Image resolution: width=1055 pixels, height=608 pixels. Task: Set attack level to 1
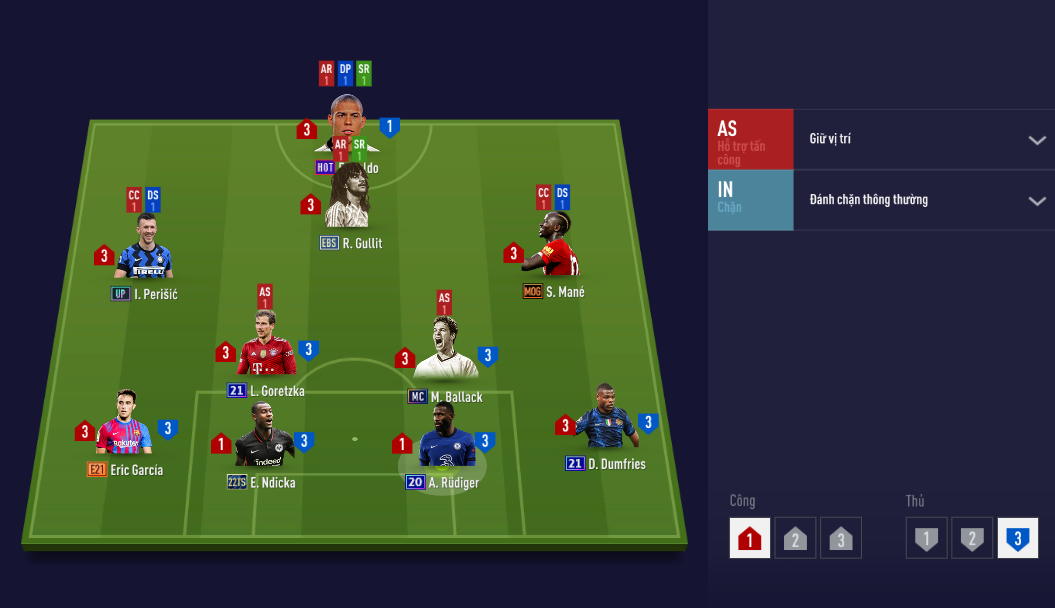(x=749, y=539)
